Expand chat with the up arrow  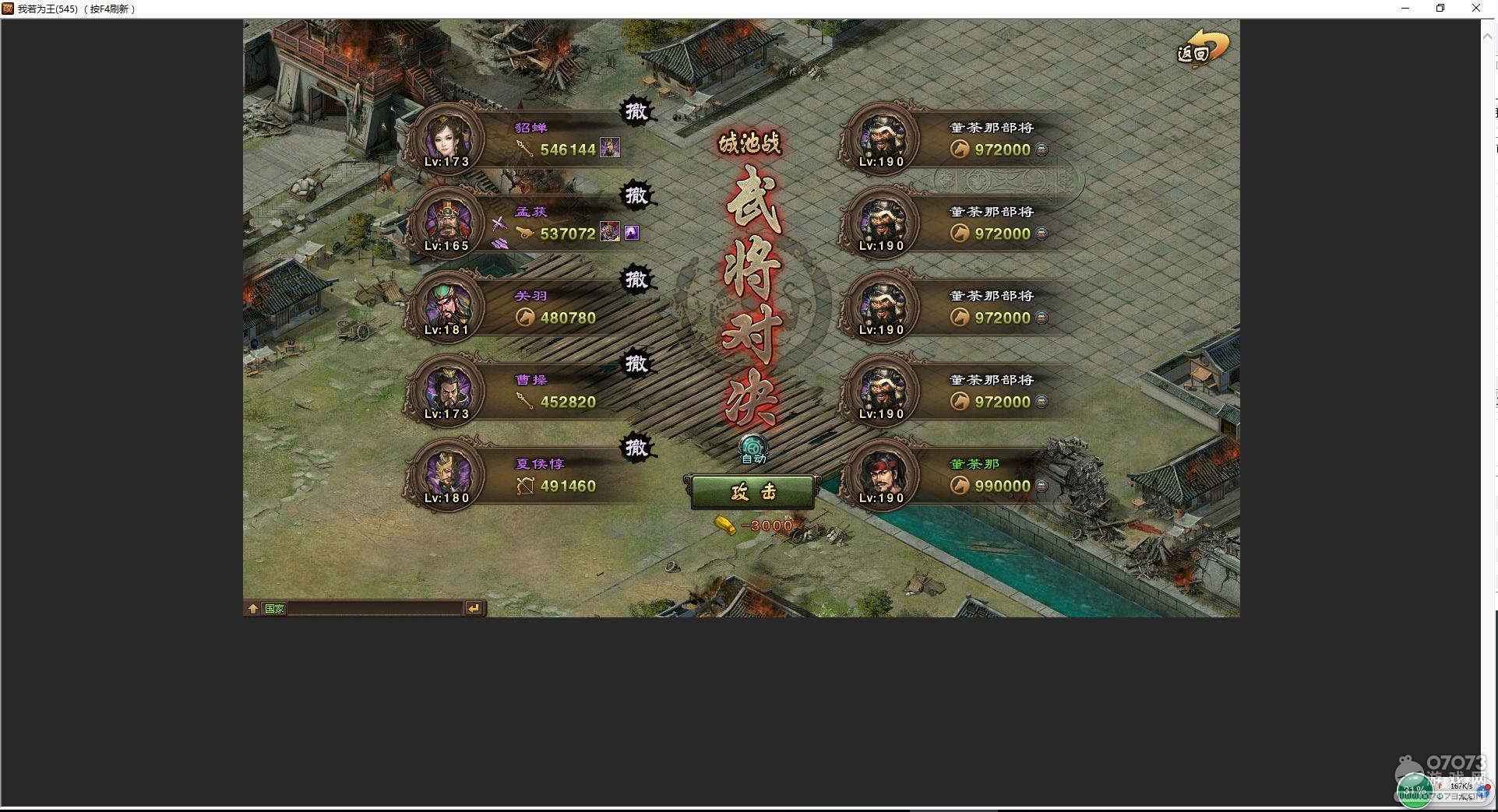coord(253,609)
